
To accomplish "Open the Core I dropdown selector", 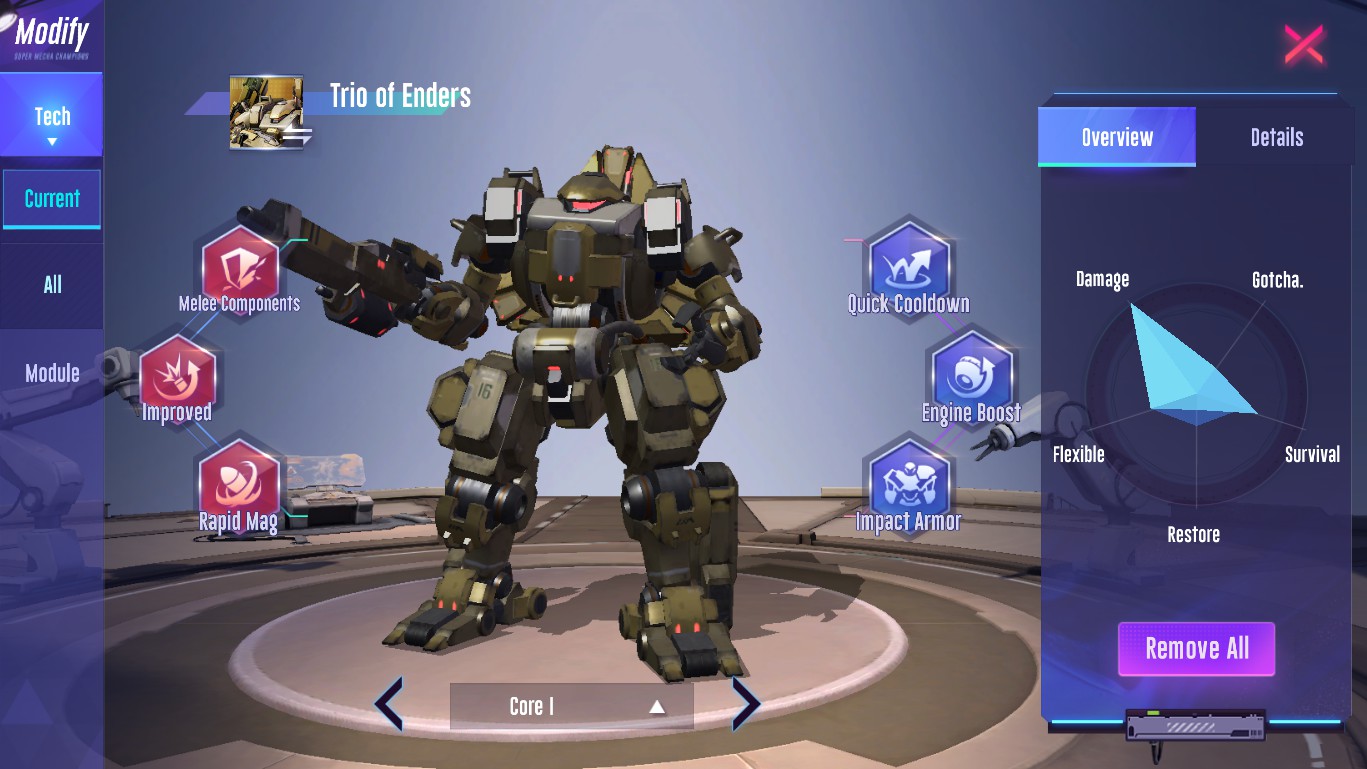I will (x=571, y=706).
